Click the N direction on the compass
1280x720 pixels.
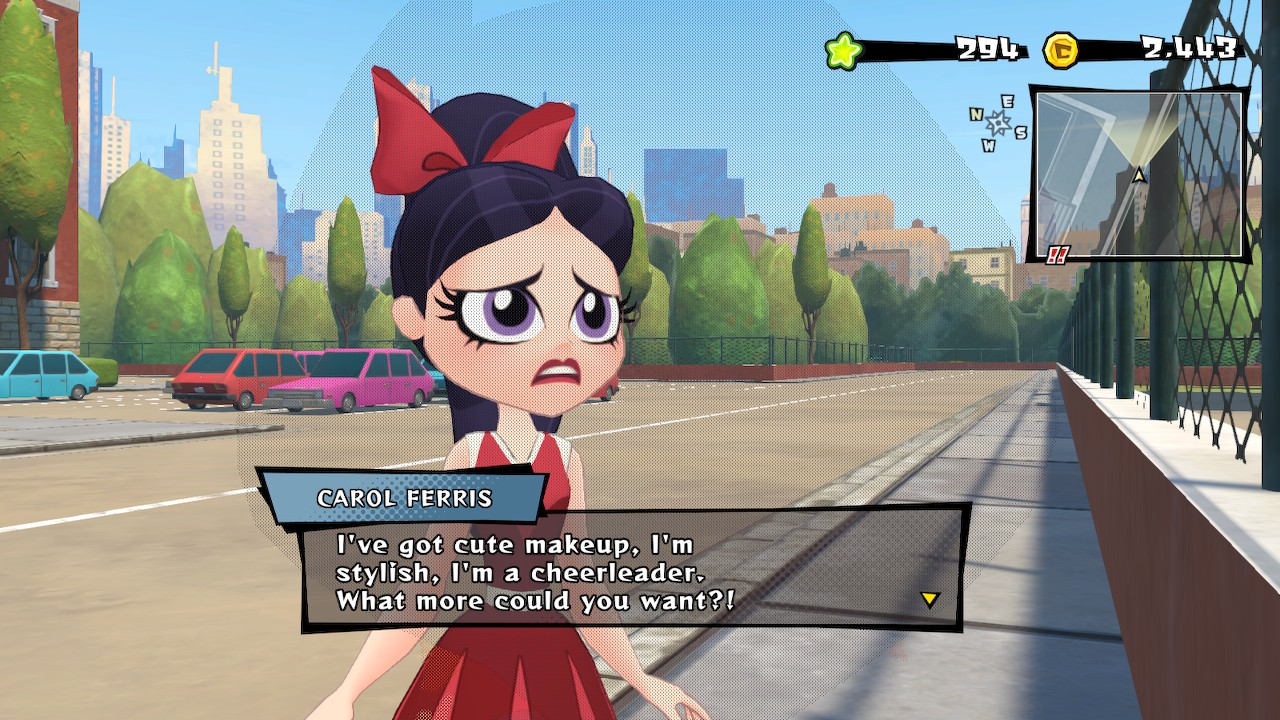[x=976, y=115]
